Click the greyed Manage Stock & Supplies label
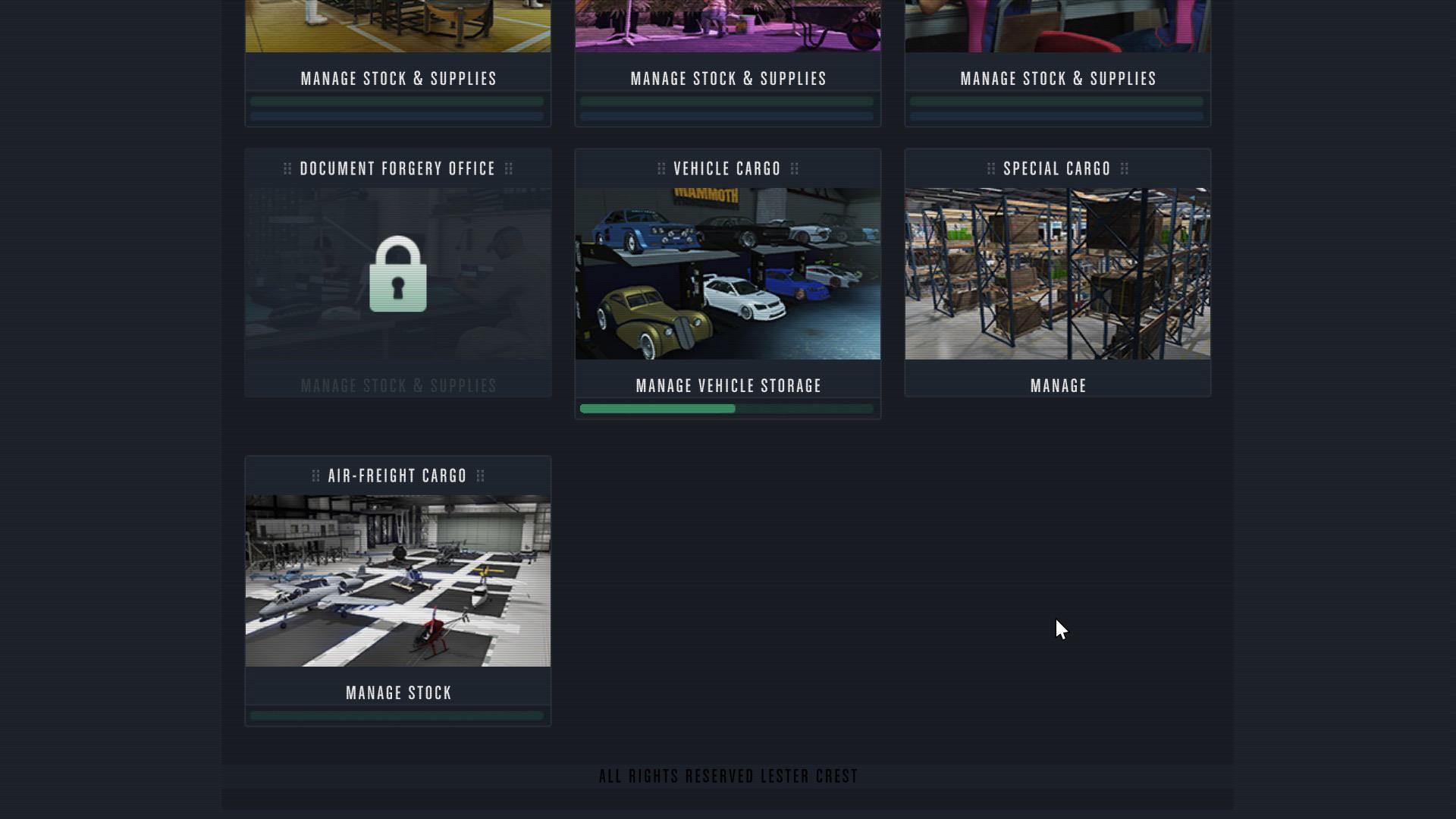 pos(398,385)
